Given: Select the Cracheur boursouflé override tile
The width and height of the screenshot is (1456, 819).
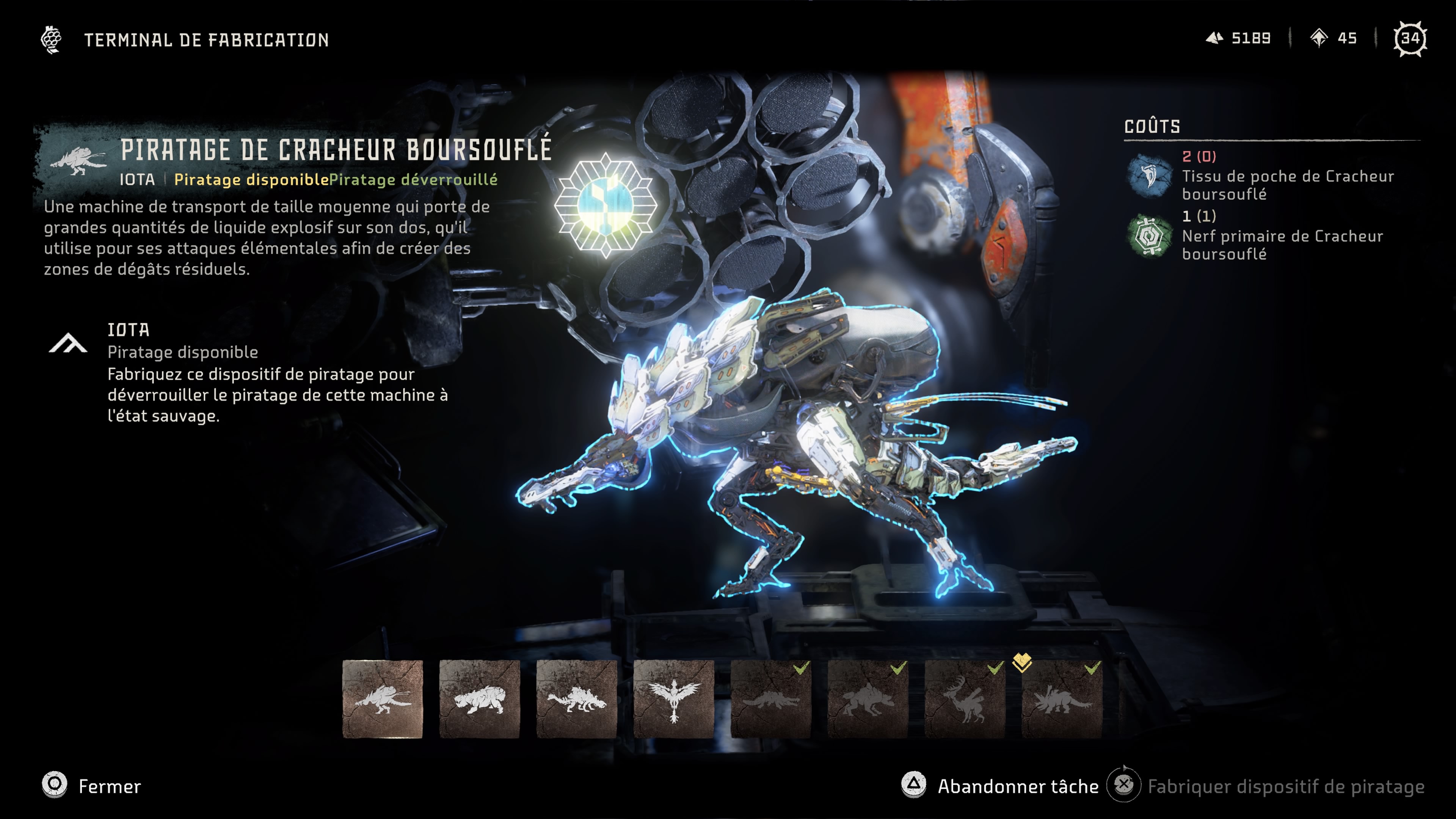Looking at the screenshot, I should click(x=382, y=698).
